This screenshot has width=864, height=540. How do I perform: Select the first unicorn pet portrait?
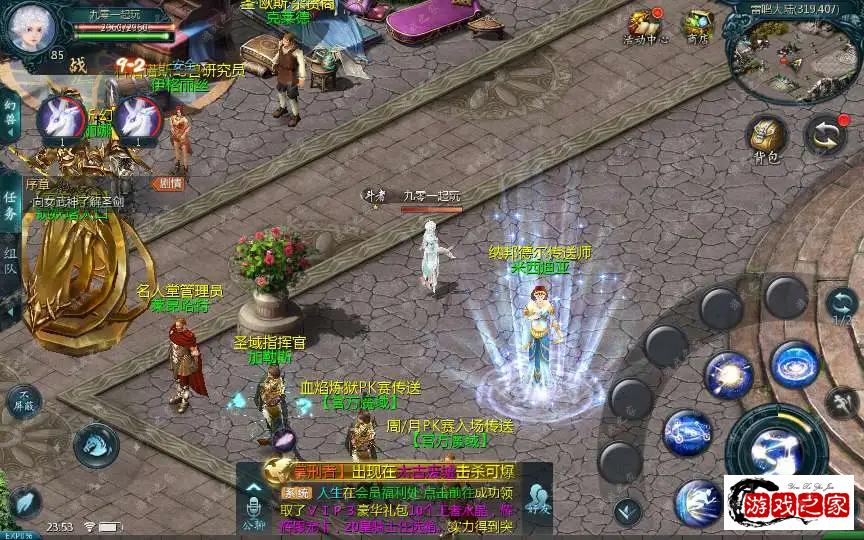coord(60,119)
